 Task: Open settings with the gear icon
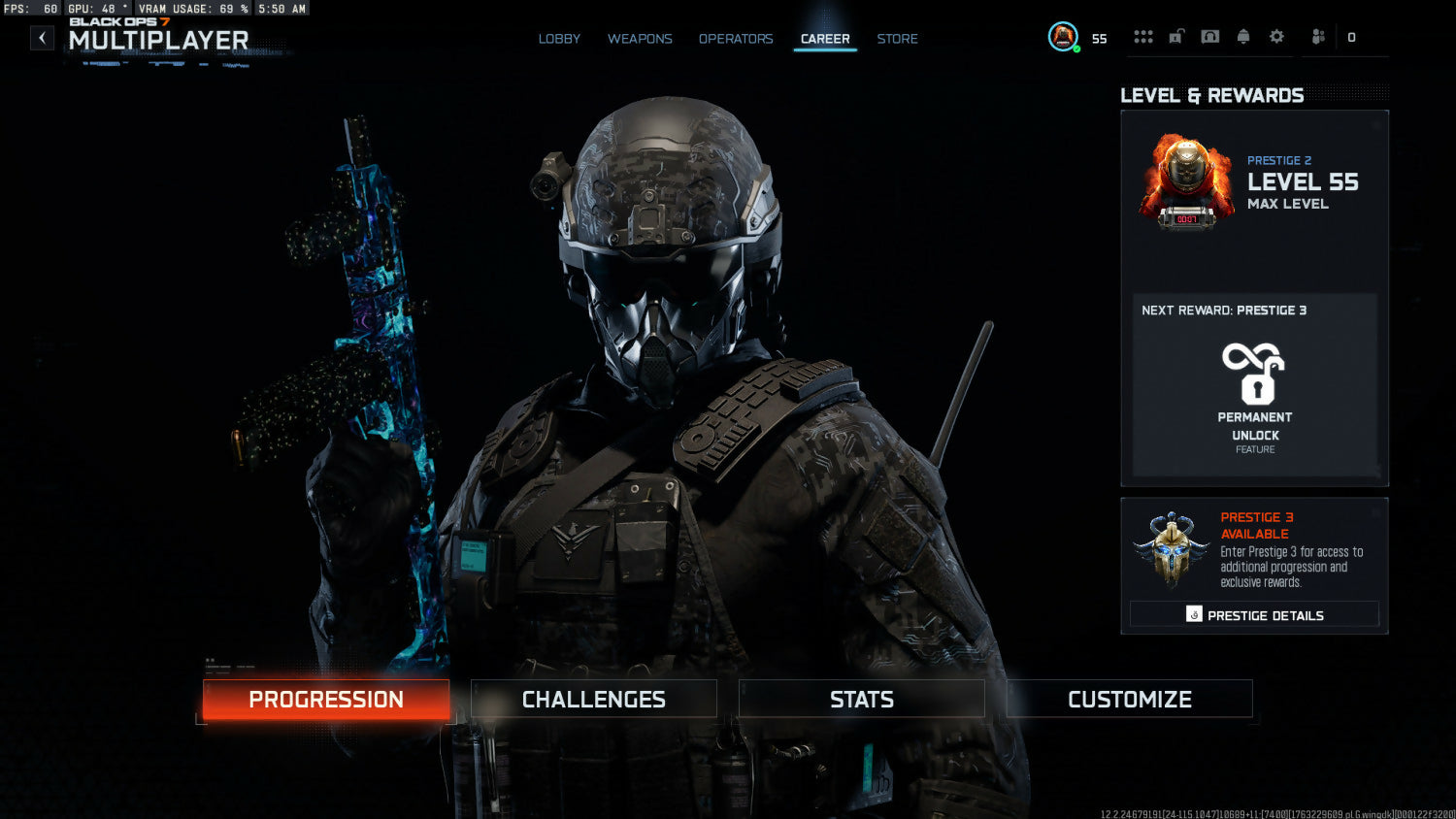pyautogui.click(x=1276, y=37)
